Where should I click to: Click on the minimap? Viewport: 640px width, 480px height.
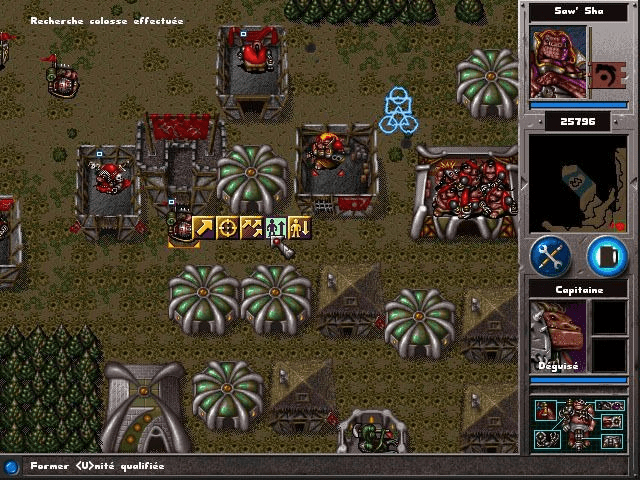click(578, 183)
